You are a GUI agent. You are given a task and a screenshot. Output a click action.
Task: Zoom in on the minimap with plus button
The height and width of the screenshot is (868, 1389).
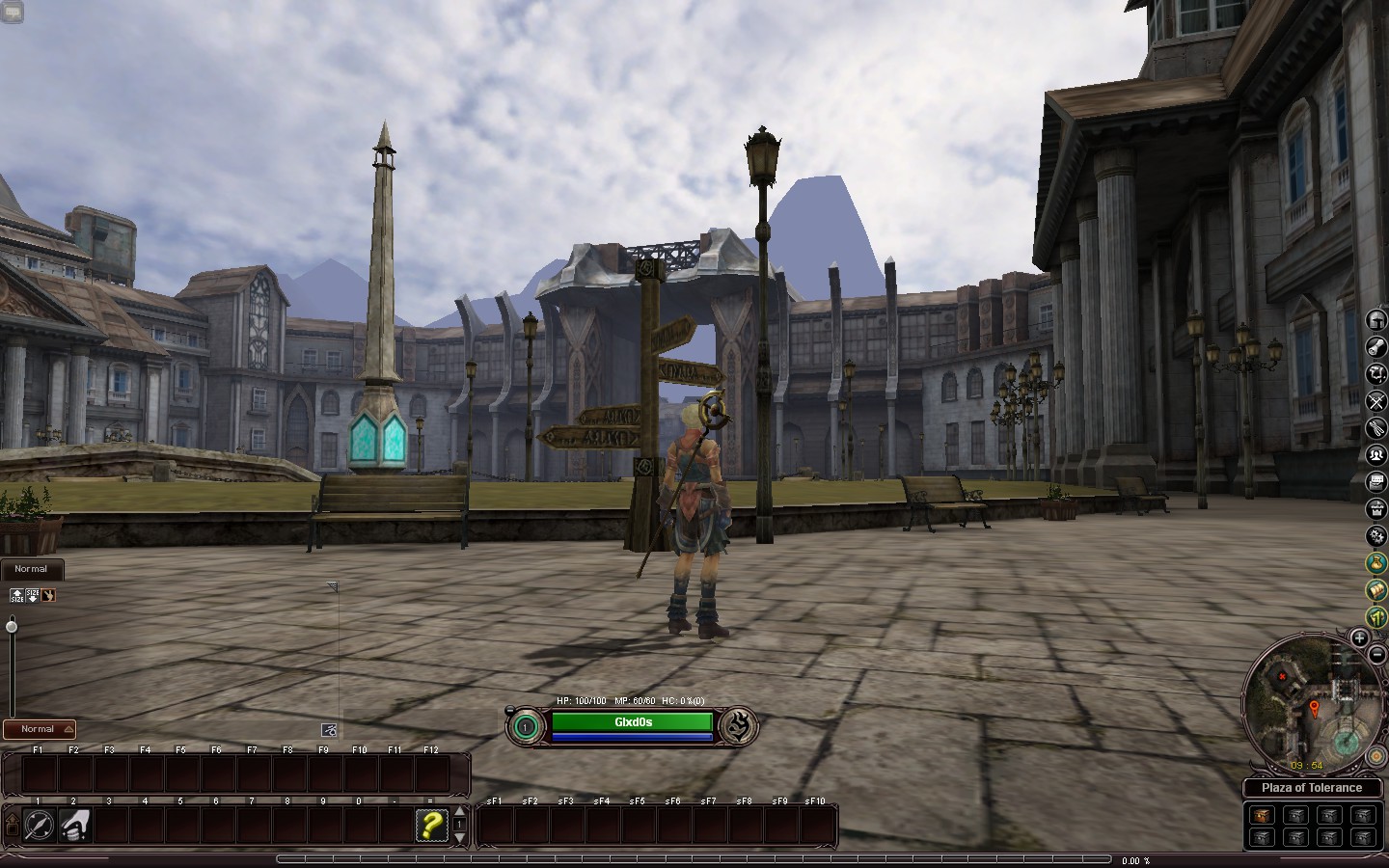coord(1360,637)
